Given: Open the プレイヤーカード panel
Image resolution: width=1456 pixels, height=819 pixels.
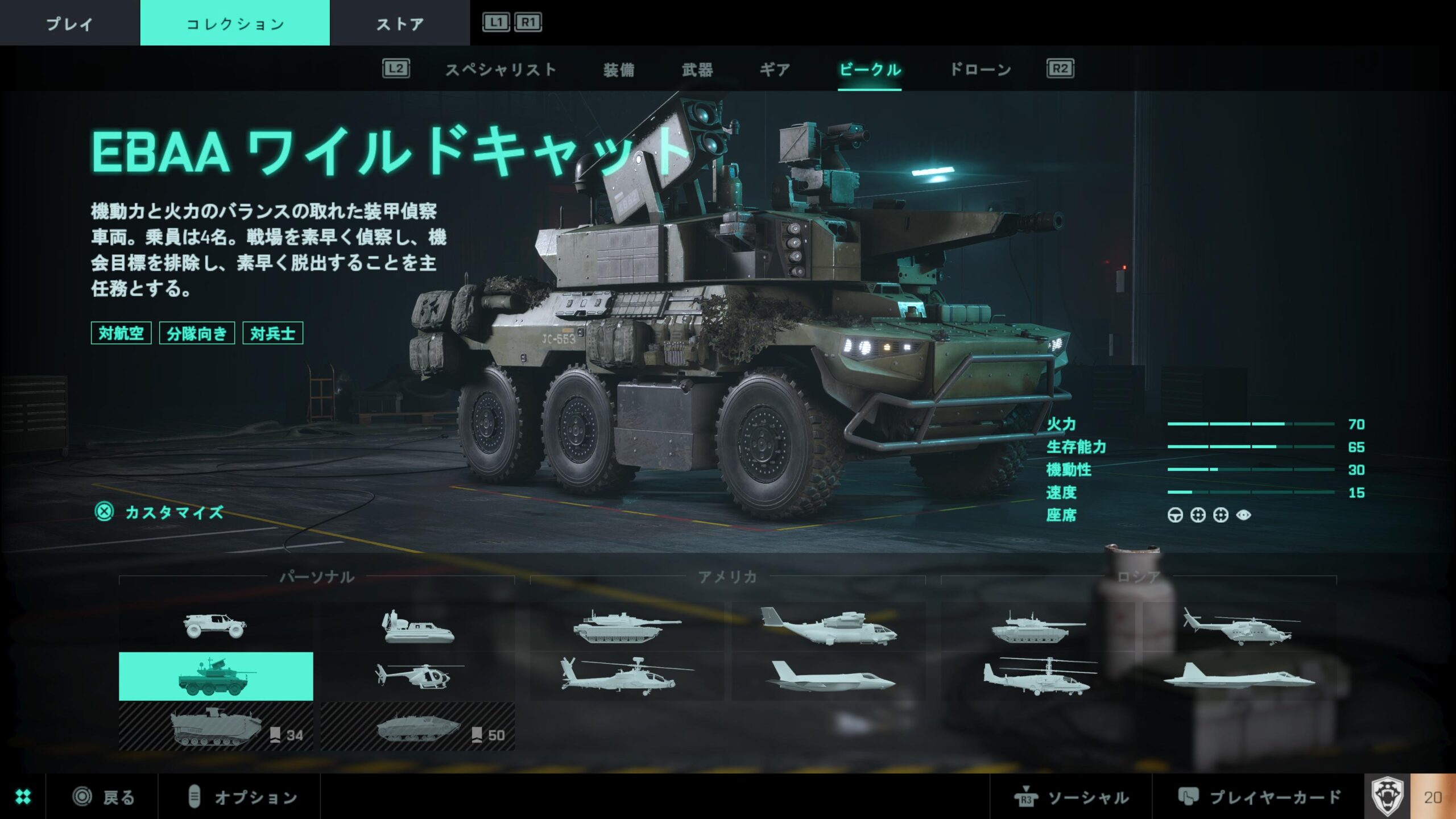Looking at the screenshot, I should coord(1260,797).
